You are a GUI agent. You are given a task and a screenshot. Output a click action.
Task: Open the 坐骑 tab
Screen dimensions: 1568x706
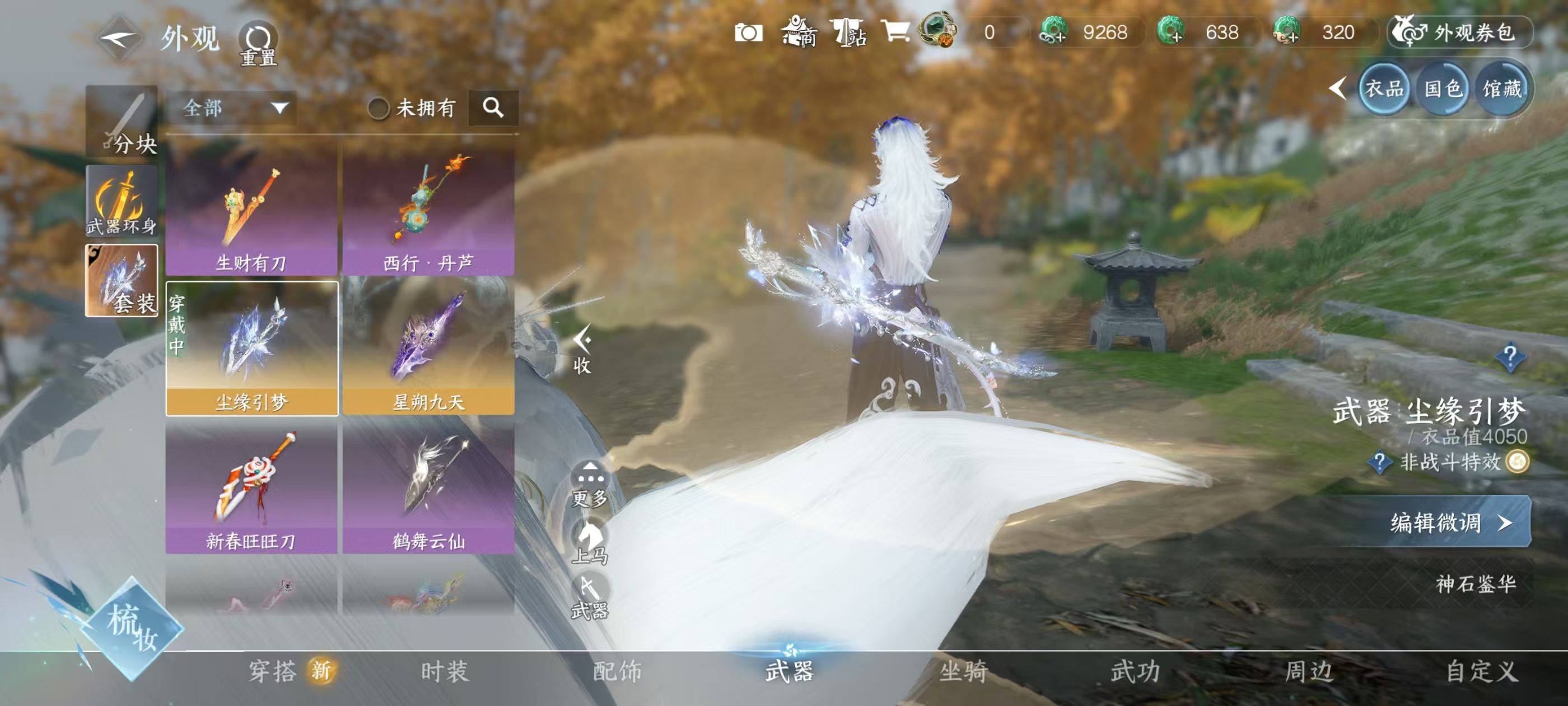(963, 671)
